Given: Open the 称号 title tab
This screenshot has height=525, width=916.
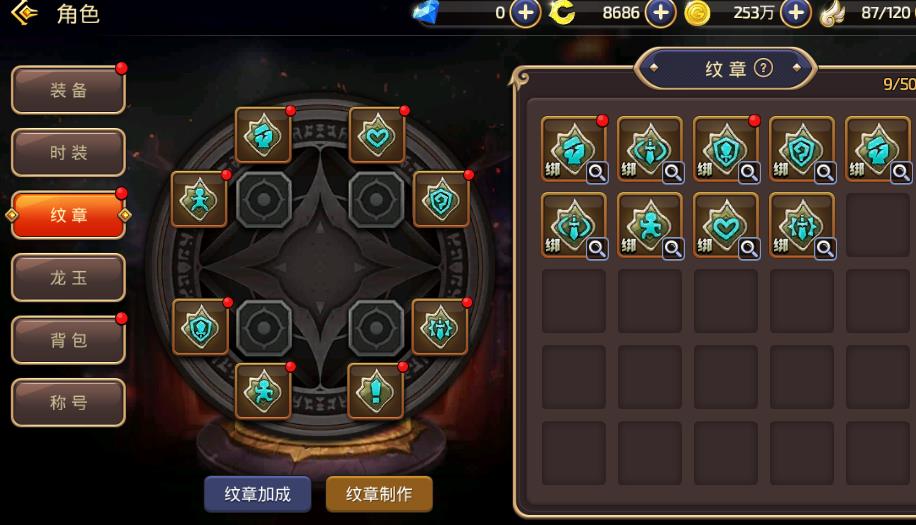Looking at the screenshot, I should pos(68,403).
